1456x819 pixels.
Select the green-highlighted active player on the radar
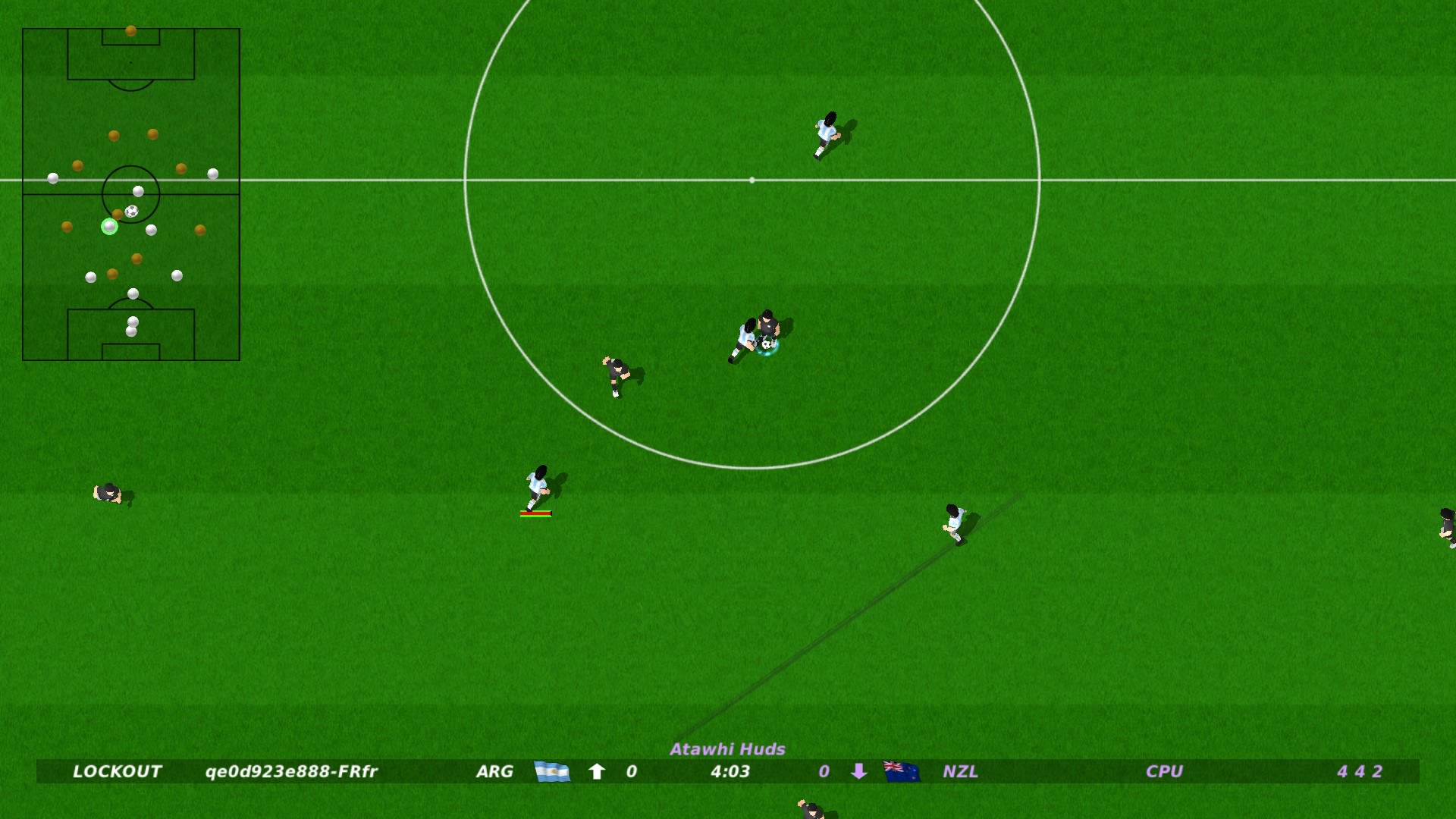(x=110, y=225)
